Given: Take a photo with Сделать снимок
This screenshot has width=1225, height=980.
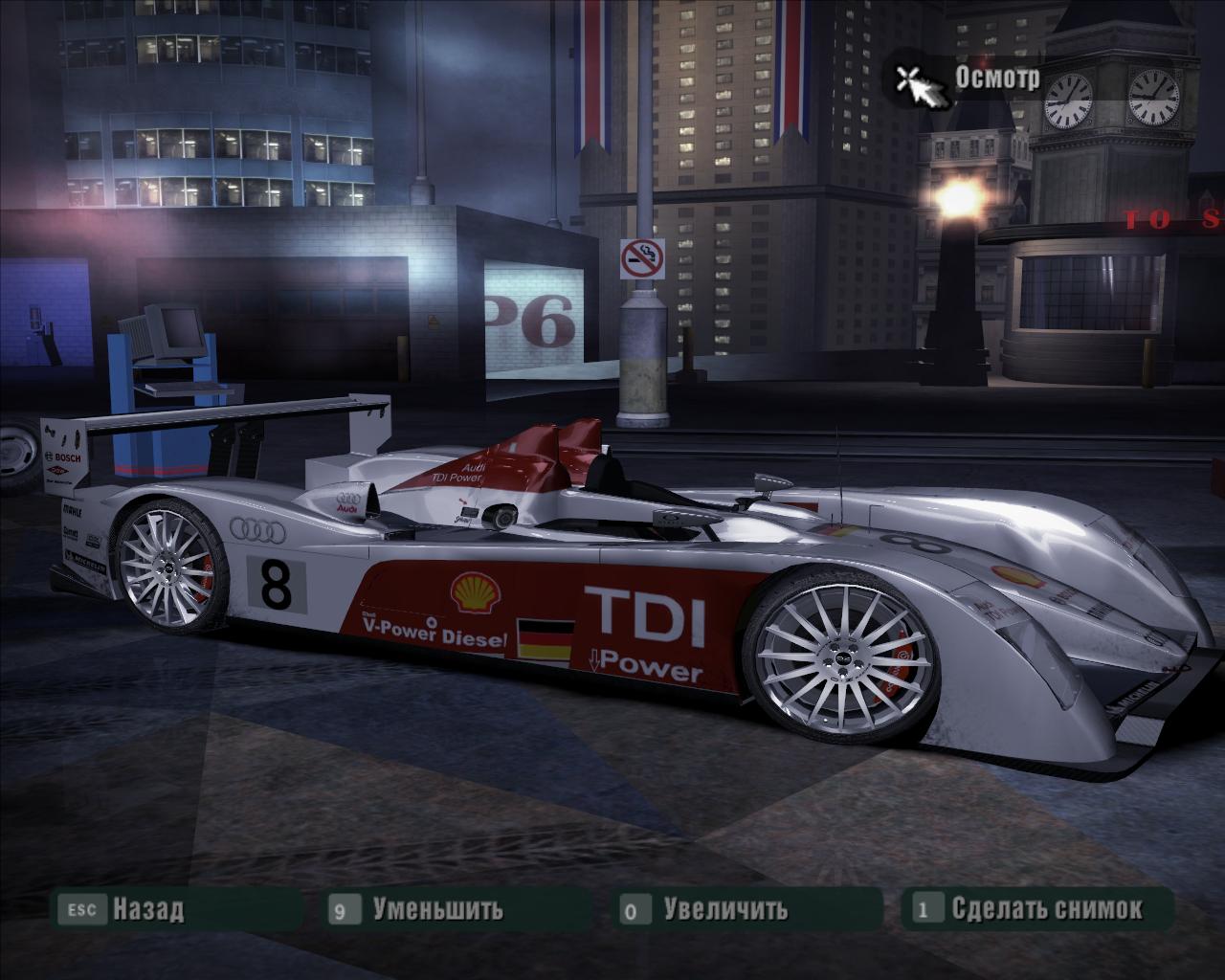Looking at the screenshot, I should [x=1045, y=908].
